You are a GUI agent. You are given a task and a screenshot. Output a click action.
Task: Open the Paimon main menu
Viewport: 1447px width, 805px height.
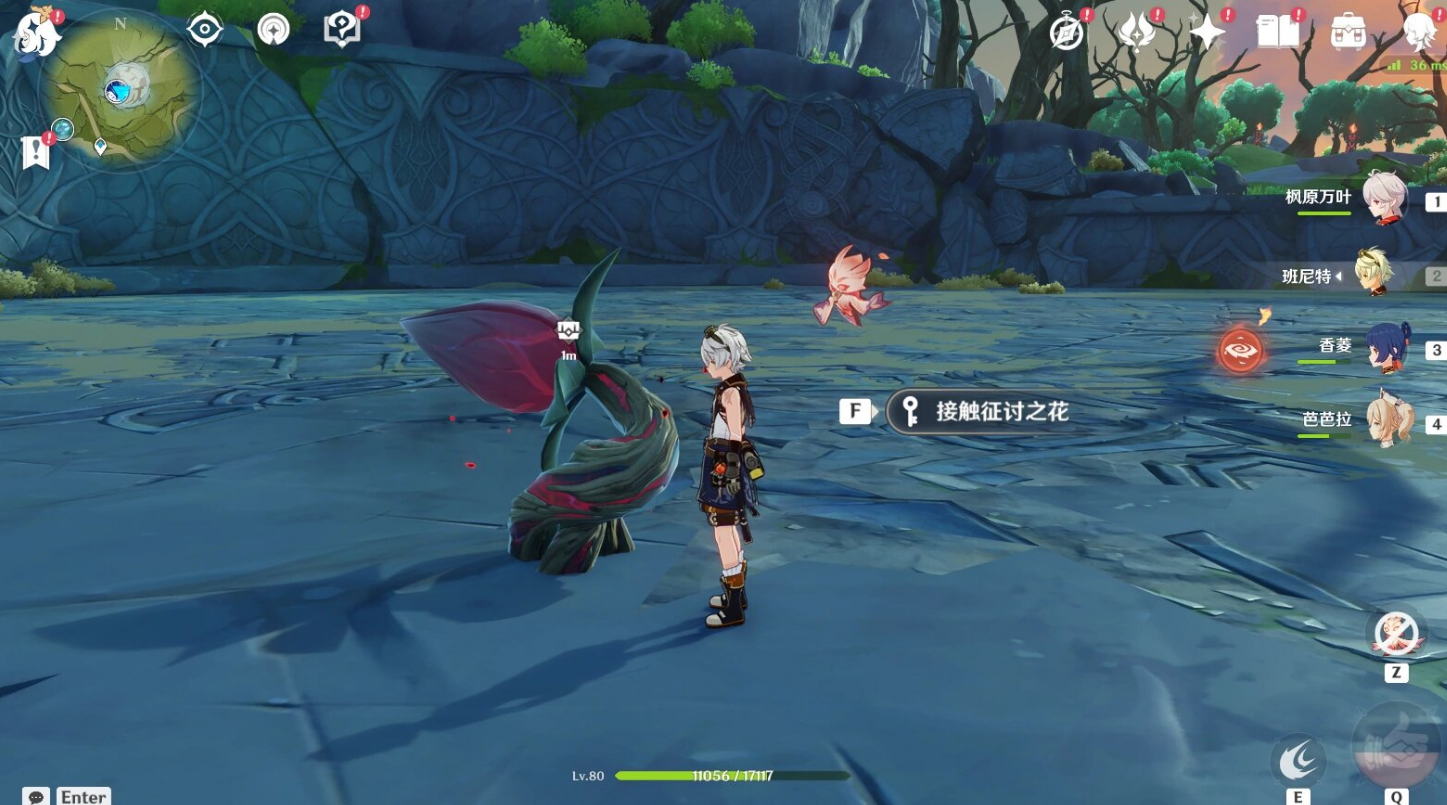[37, 33]
